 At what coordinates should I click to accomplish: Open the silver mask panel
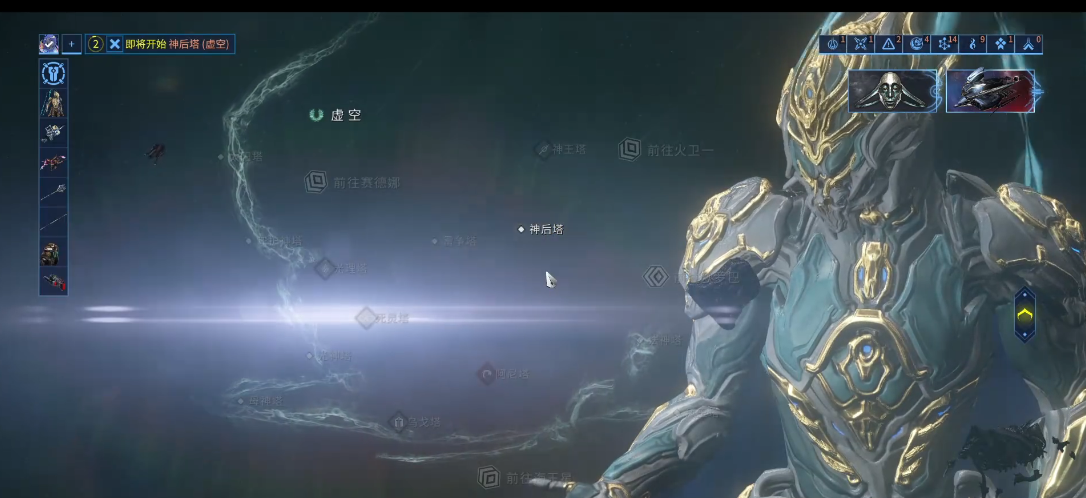(x=892, y=91)
